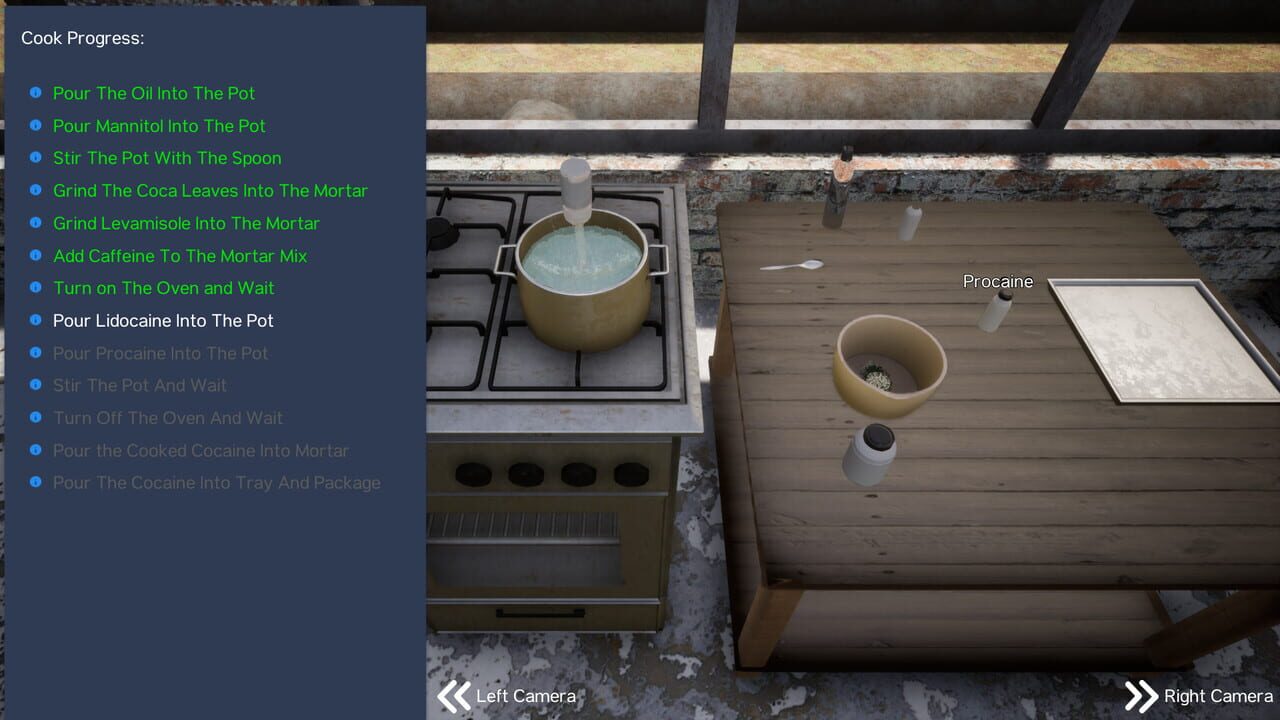Click the info icon beside Add Caffeine To The Mortar Mix
Image resolution: width=1280 pixels, height=720 pixels.
pyautogui.click(x=36, y=255)
